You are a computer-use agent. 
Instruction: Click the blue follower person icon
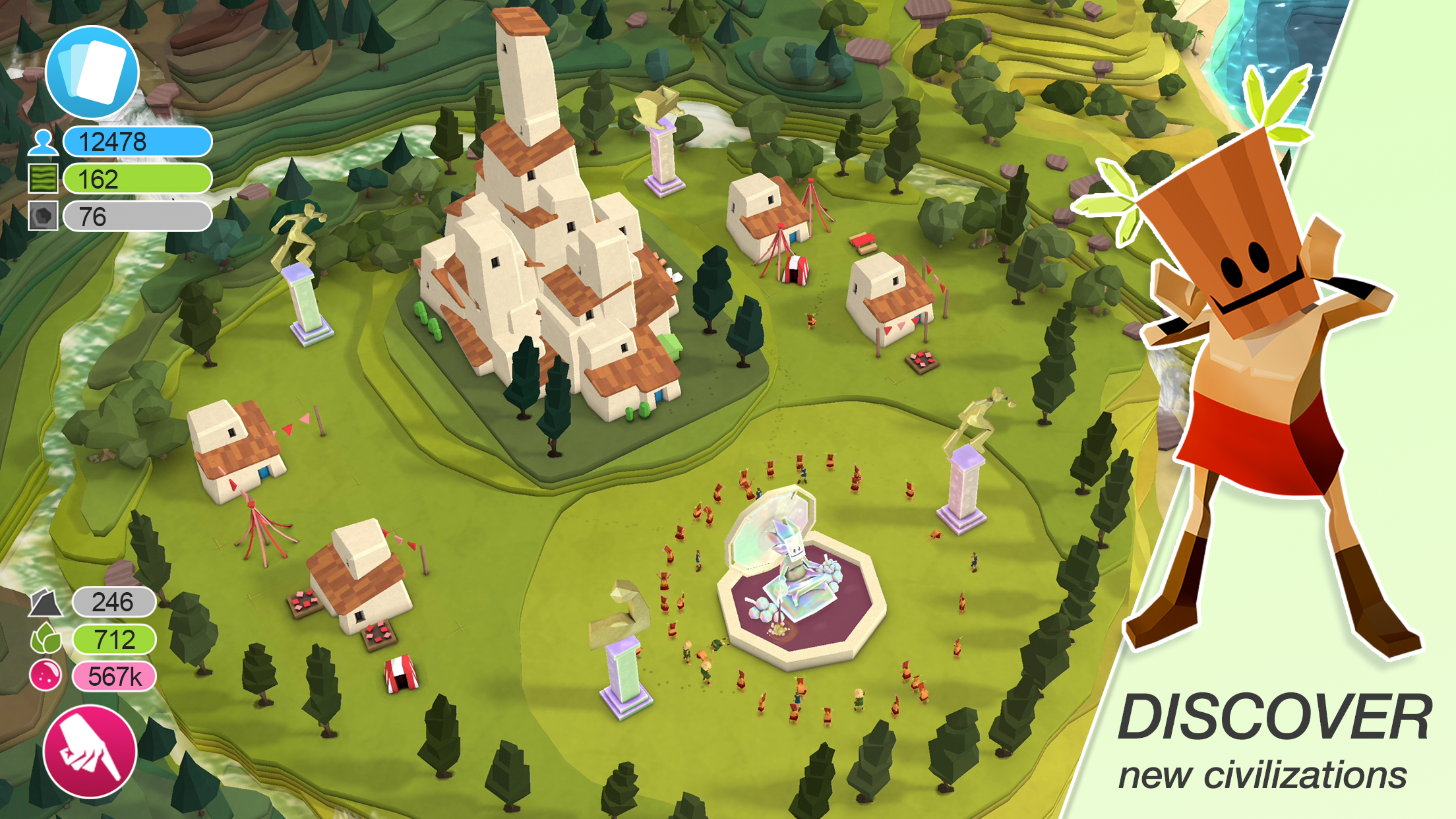click(x=43, y=141)
